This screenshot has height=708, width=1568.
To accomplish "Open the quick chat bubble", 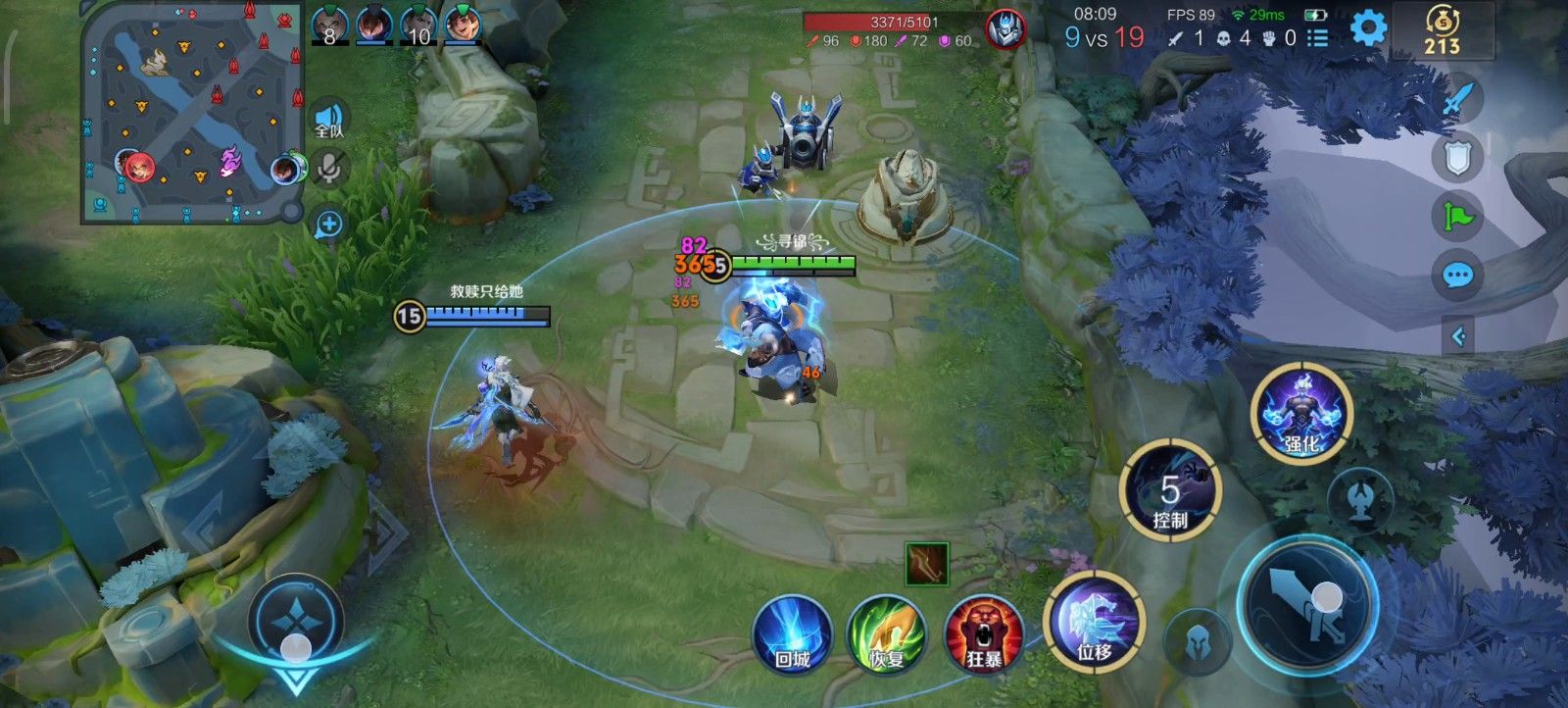I will tap(1457, 276).
